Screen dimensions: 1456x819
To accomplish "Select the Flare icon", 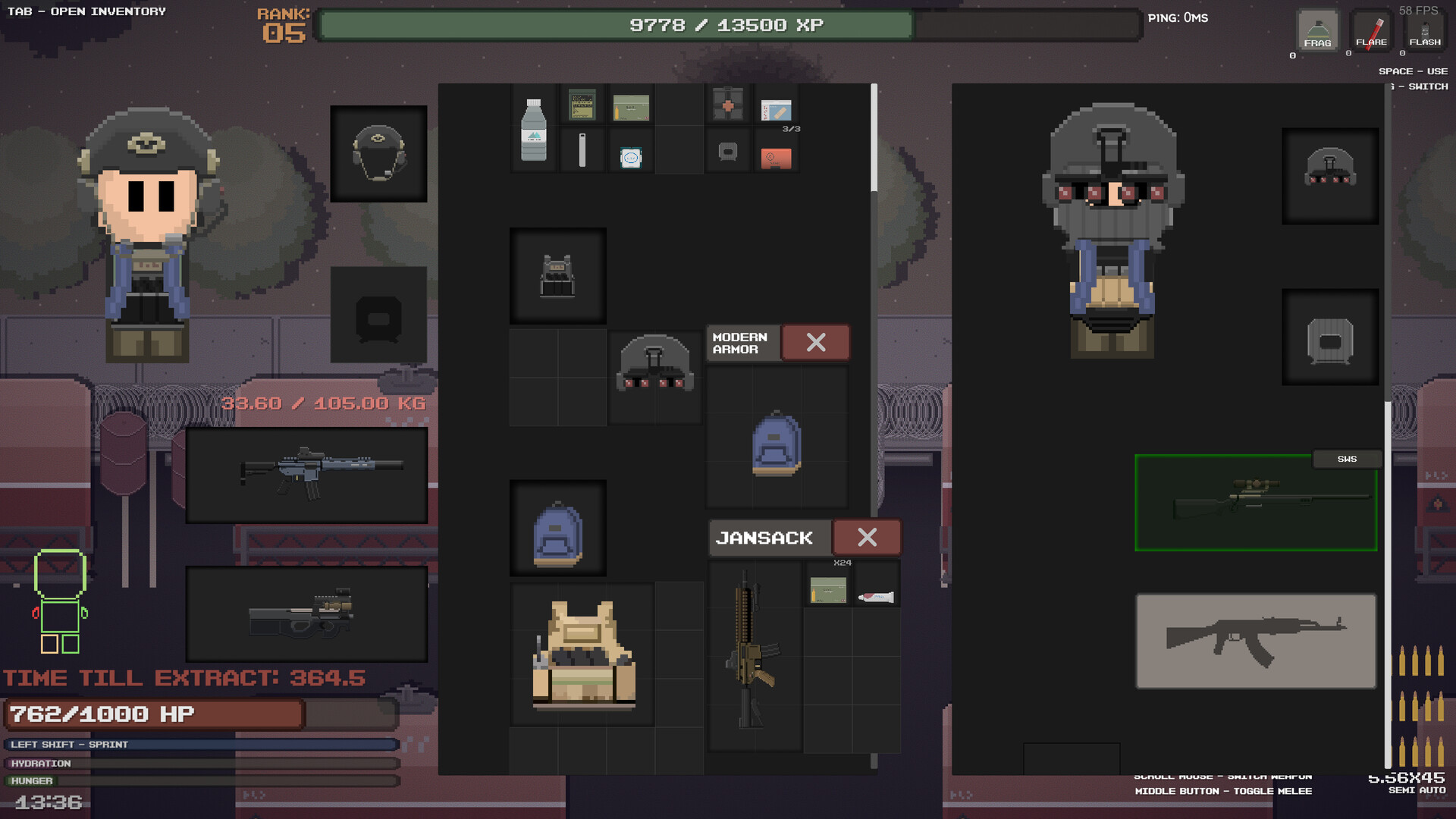I will click(1371, 32).
